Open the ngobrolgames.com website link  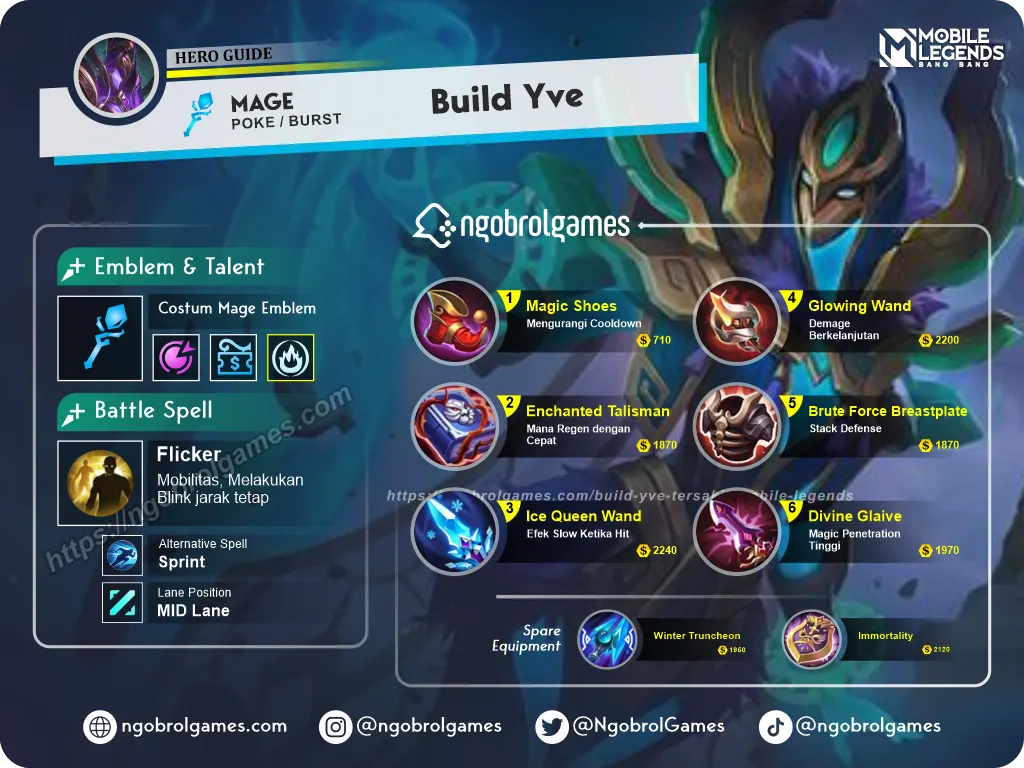(x=186, y=727)
